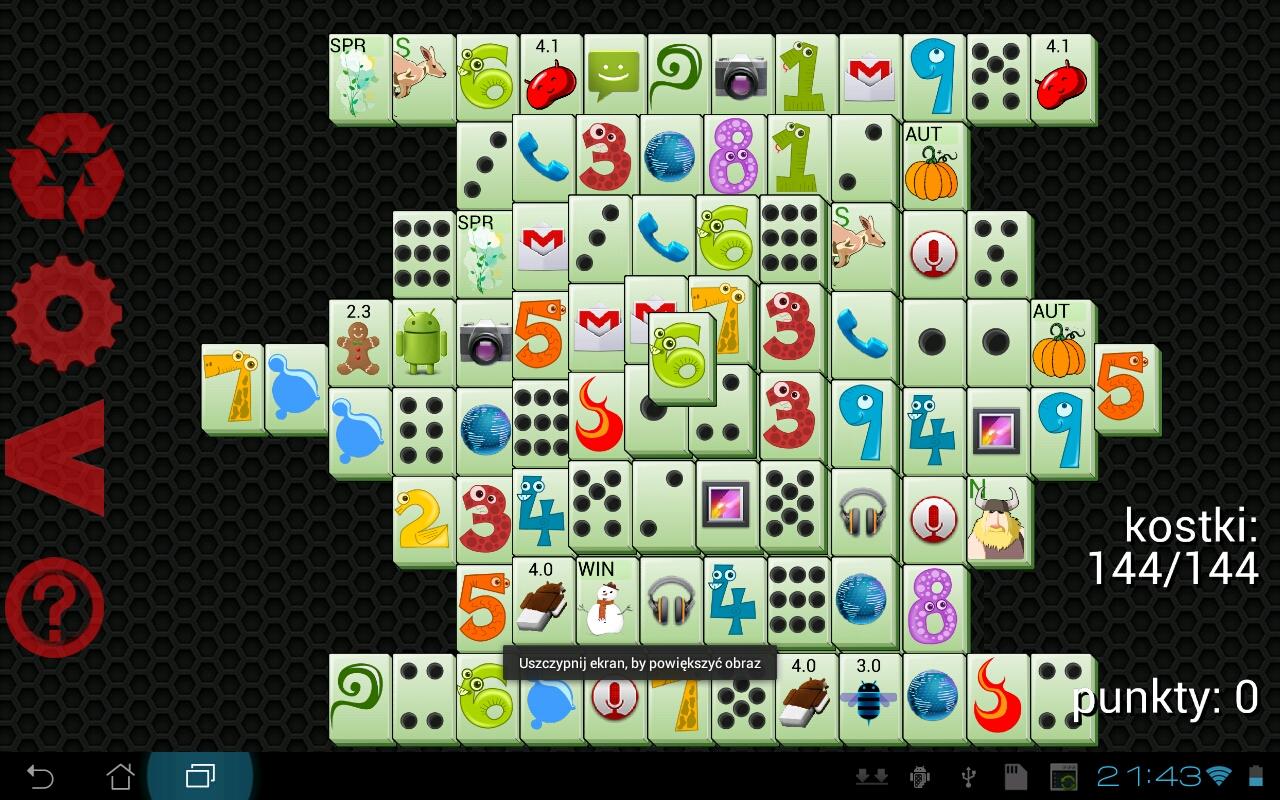This screenshot has width=1280, height=800.
Task: Select the camera tile in the top row
Action: pyautogui.click(x=742, y=75)
